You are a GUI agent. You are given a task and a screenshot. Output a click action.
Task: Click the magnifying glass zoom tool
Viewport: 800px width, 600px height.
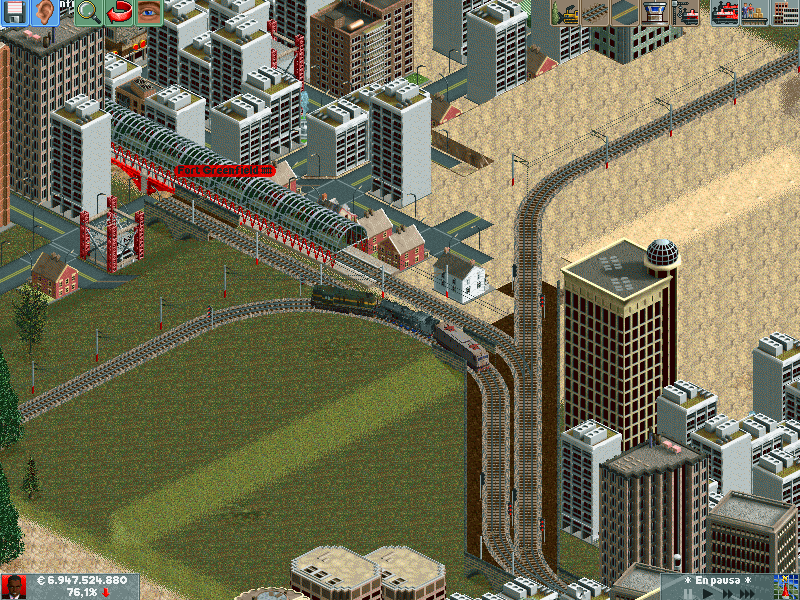(x=88, y=12)
